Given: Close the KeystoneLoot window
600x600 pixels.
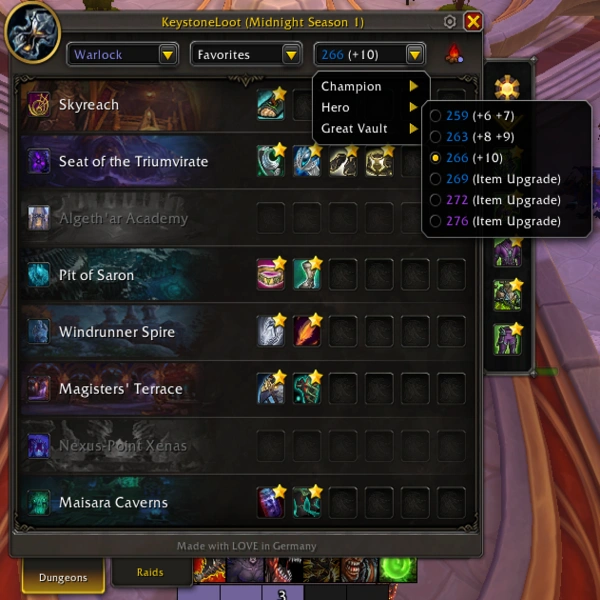Looking at the screenshot, I should click(473, 21).
